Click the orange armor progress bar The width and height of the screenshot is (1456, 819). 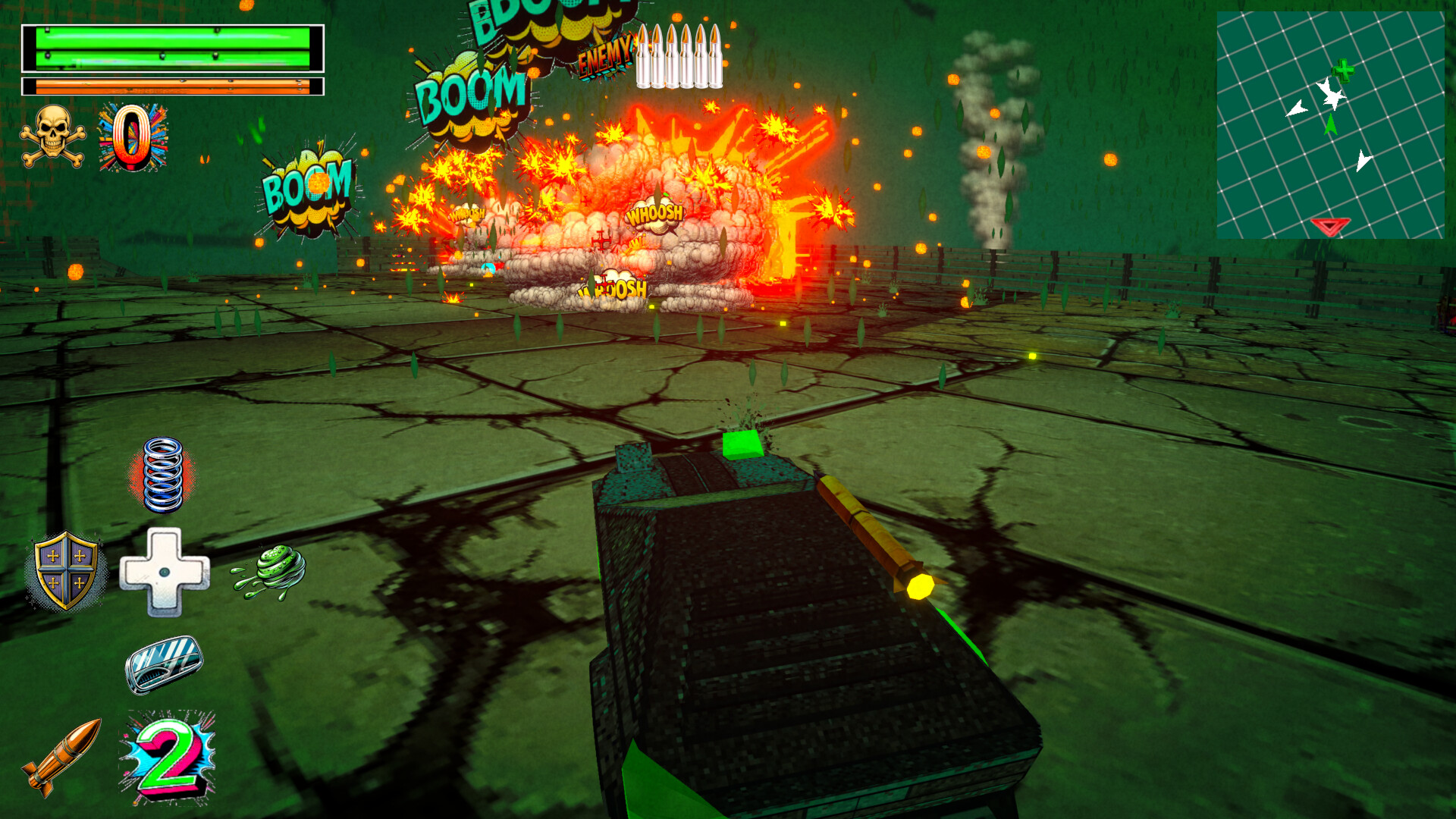(173, 86)
